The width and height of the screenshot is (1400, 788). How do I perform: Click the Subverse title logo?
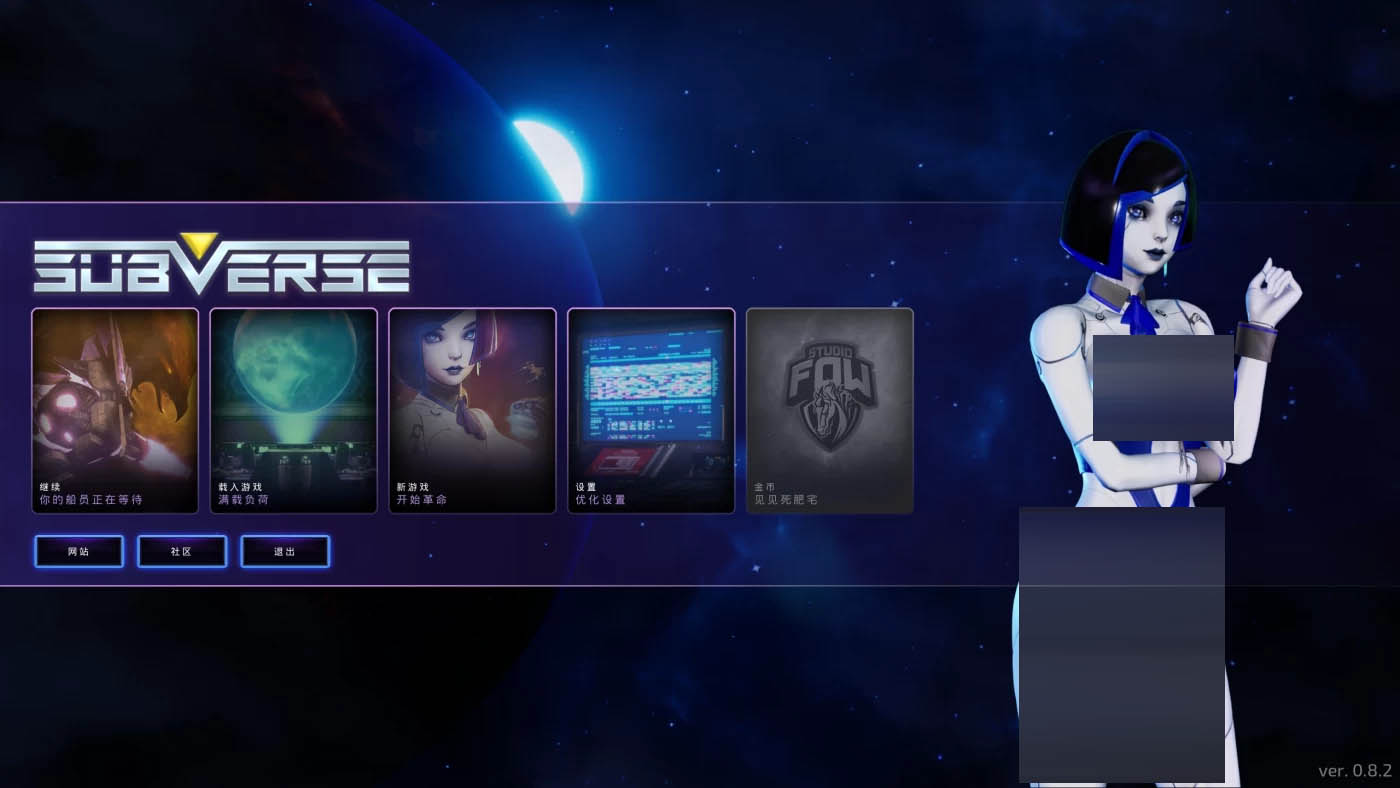220,263
